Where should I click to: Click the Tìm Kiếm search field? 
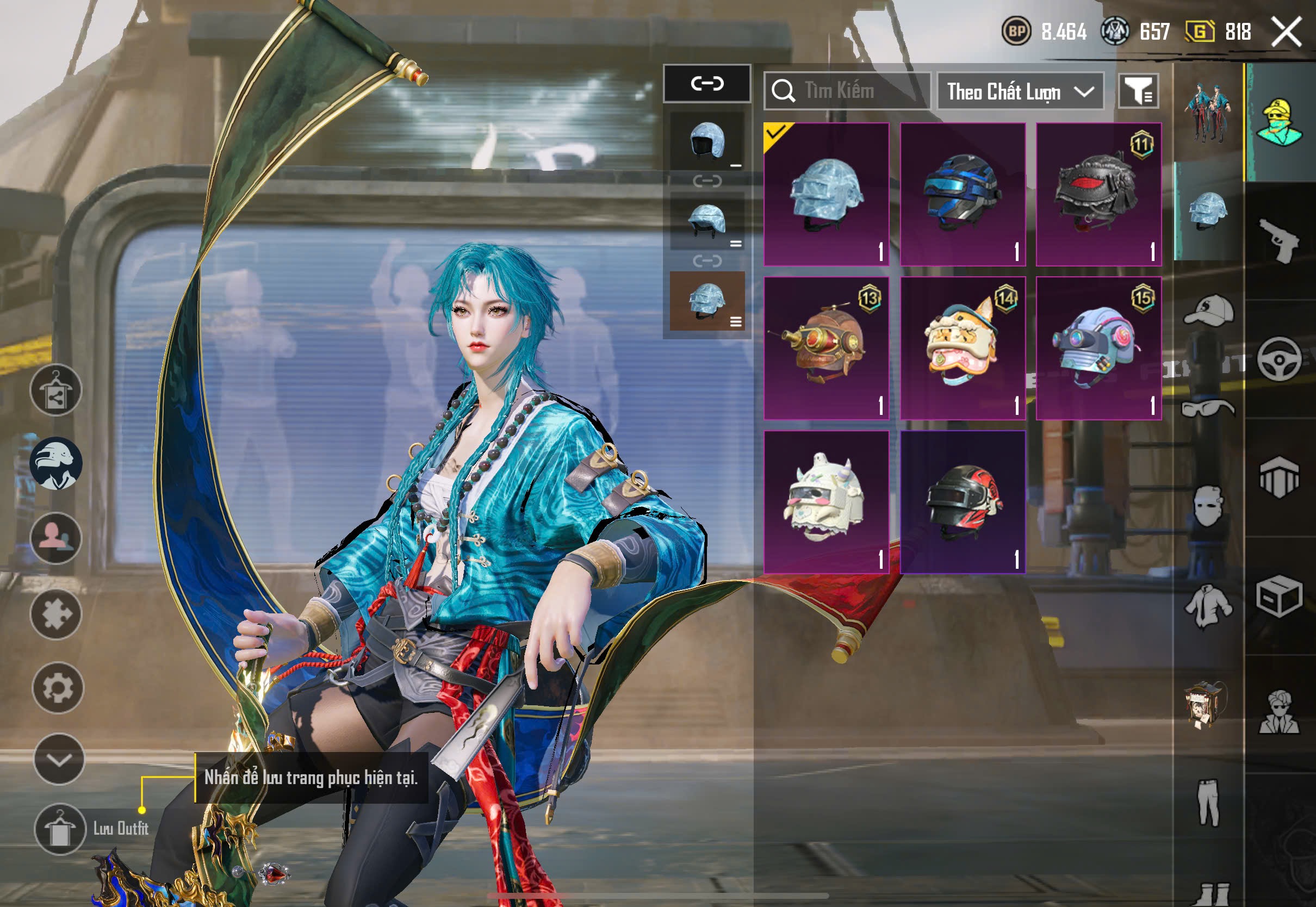point(847,91)
